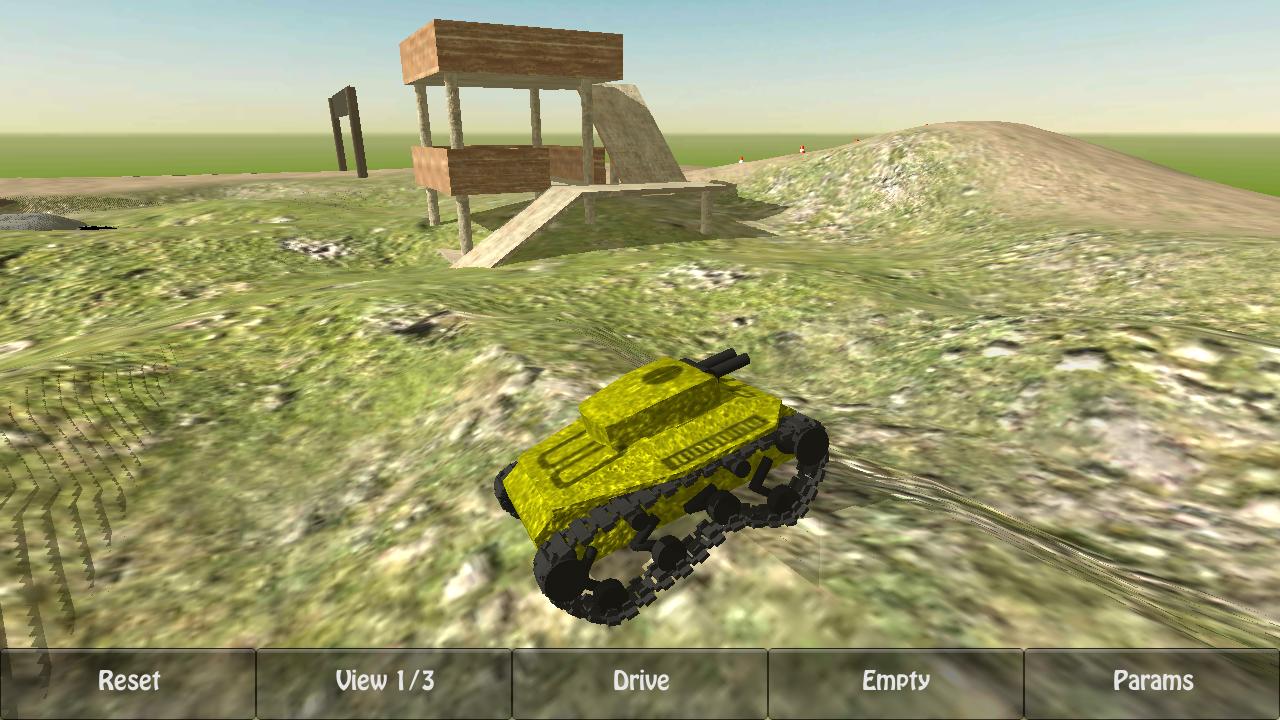
Task: Click the nearest orange traffic cone
Action: click(741, 158)
